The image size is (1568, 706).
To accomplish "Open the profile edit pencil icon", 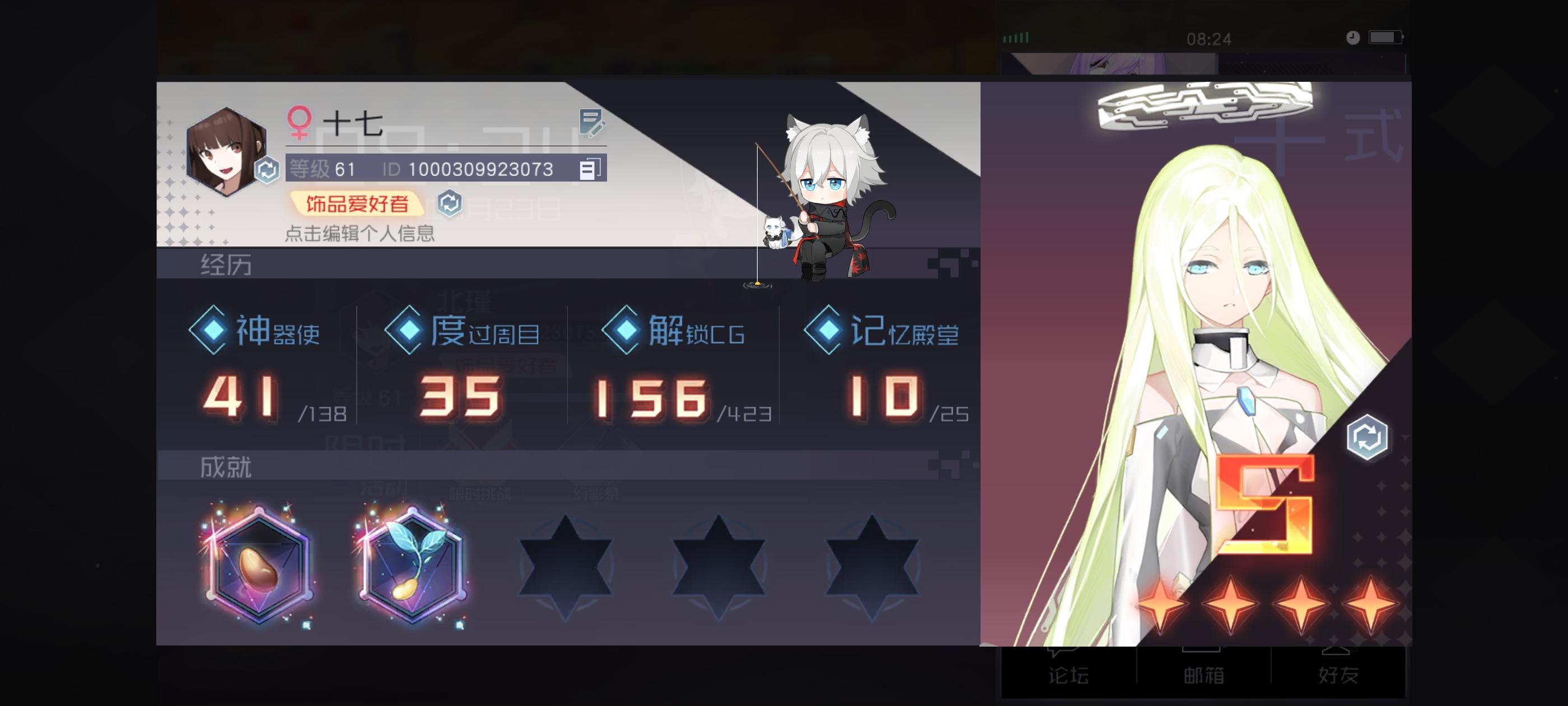I will [x=591, y=124].
